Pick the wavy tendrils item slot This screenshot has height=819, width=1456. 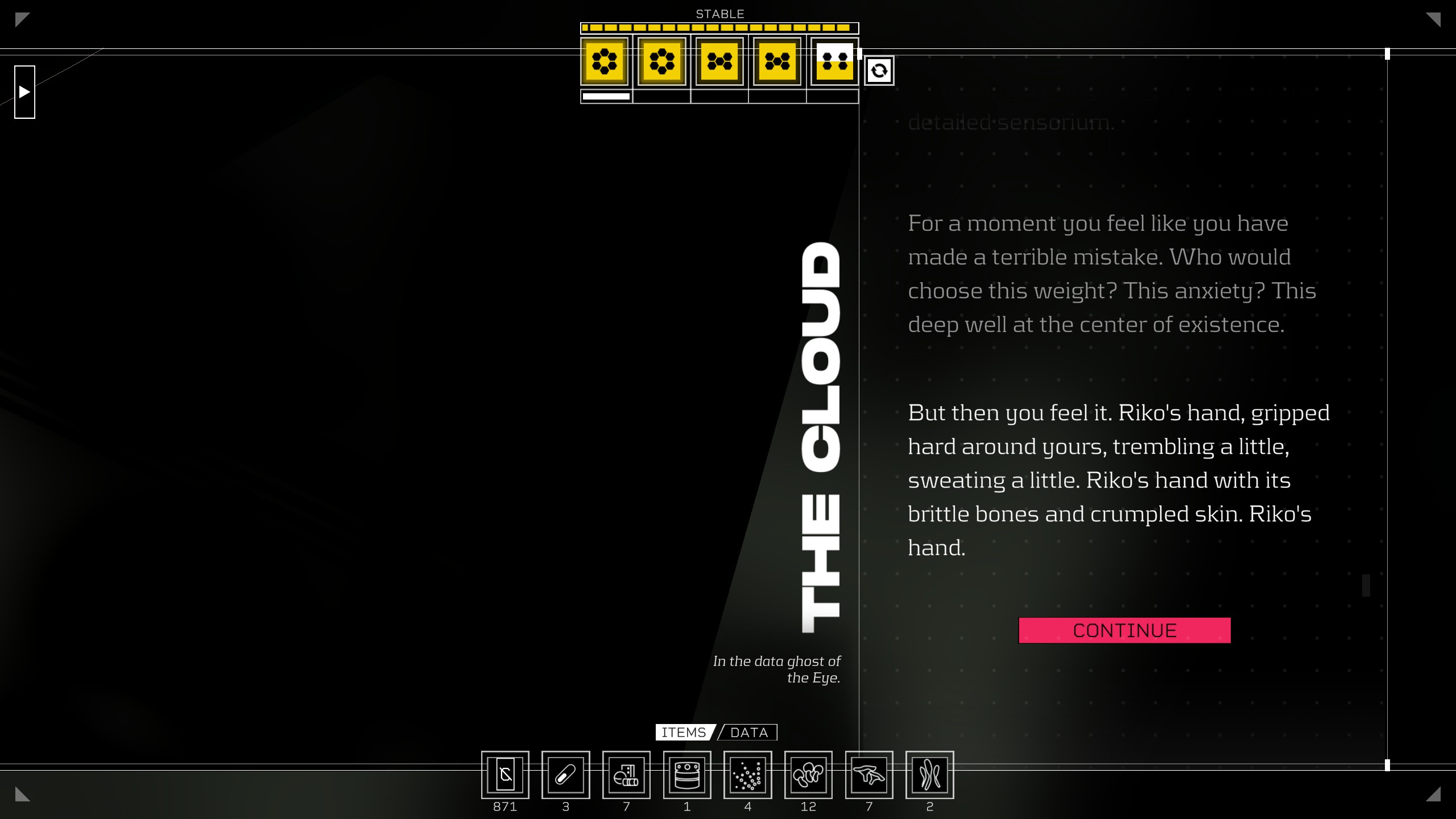coord(929,775)
